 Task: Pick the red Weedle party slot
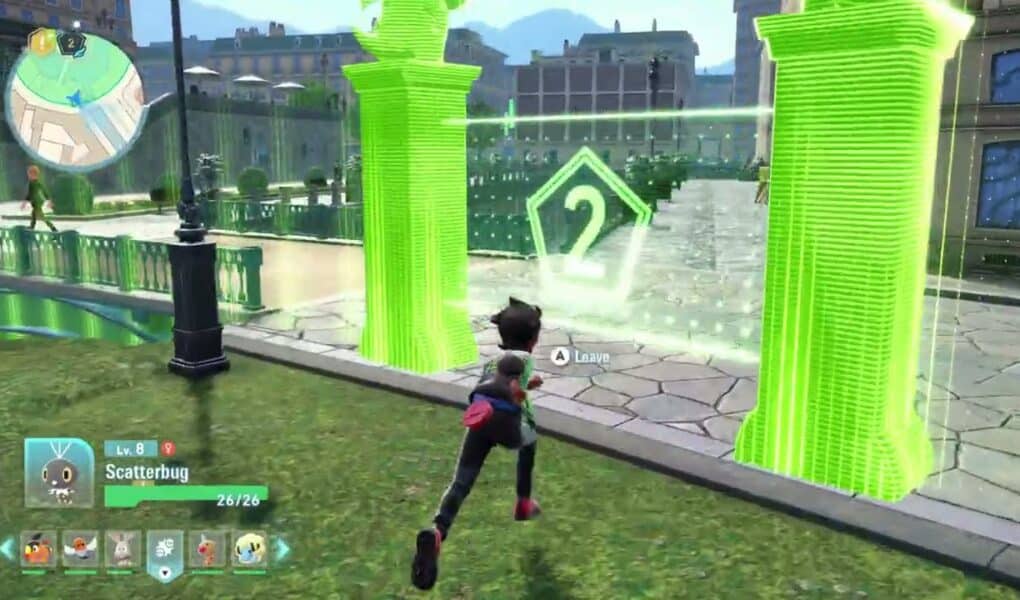(x=207, y=549)
